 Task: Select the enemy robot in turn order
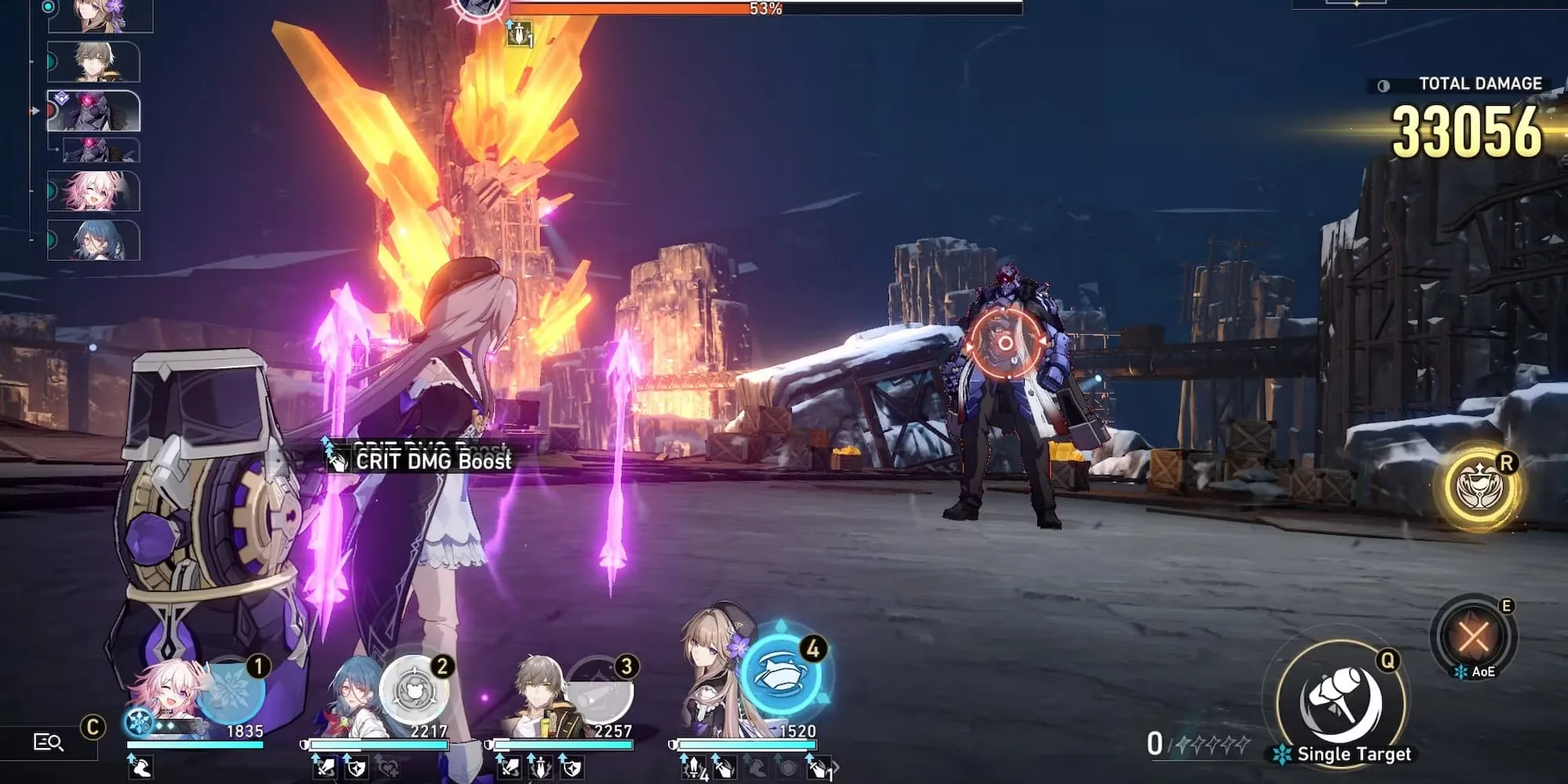tap(94, 111)
